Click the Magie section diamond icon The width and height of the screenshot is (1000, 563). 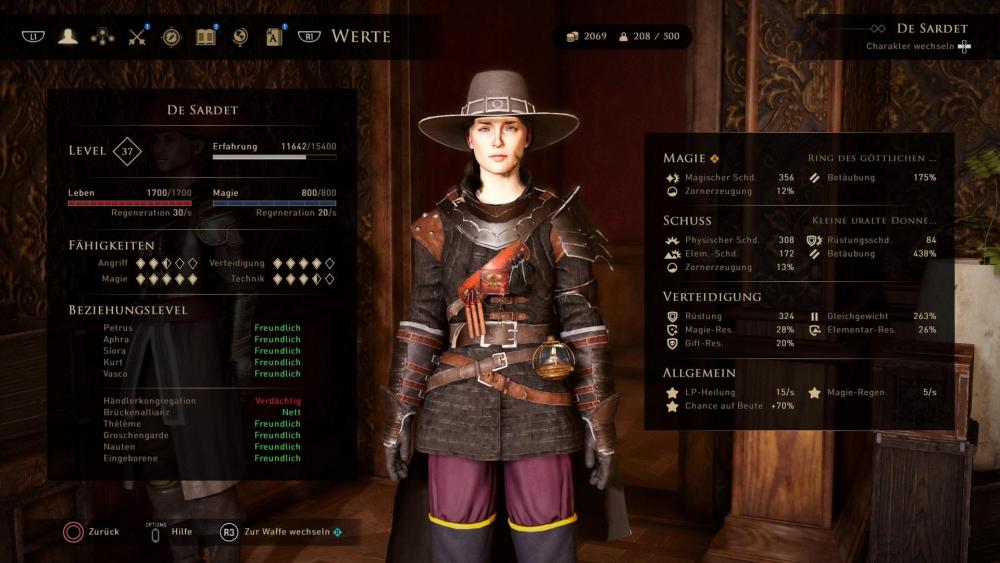tap(714, 158)
